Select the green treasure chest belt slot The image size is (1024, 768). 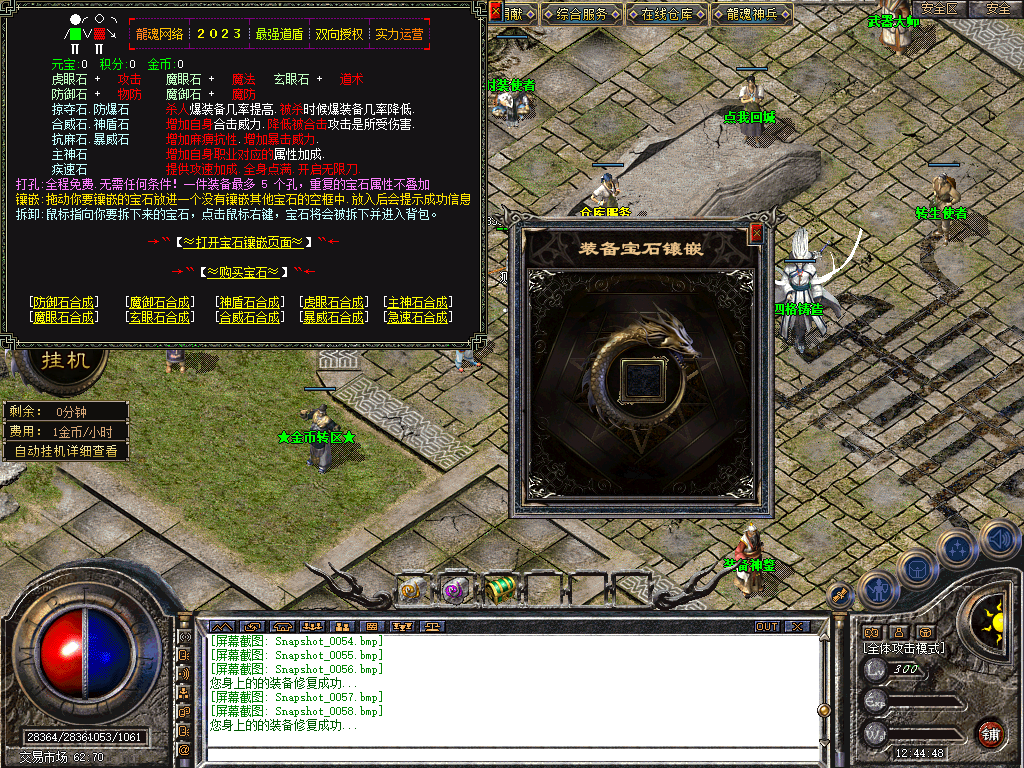point(500,589)
